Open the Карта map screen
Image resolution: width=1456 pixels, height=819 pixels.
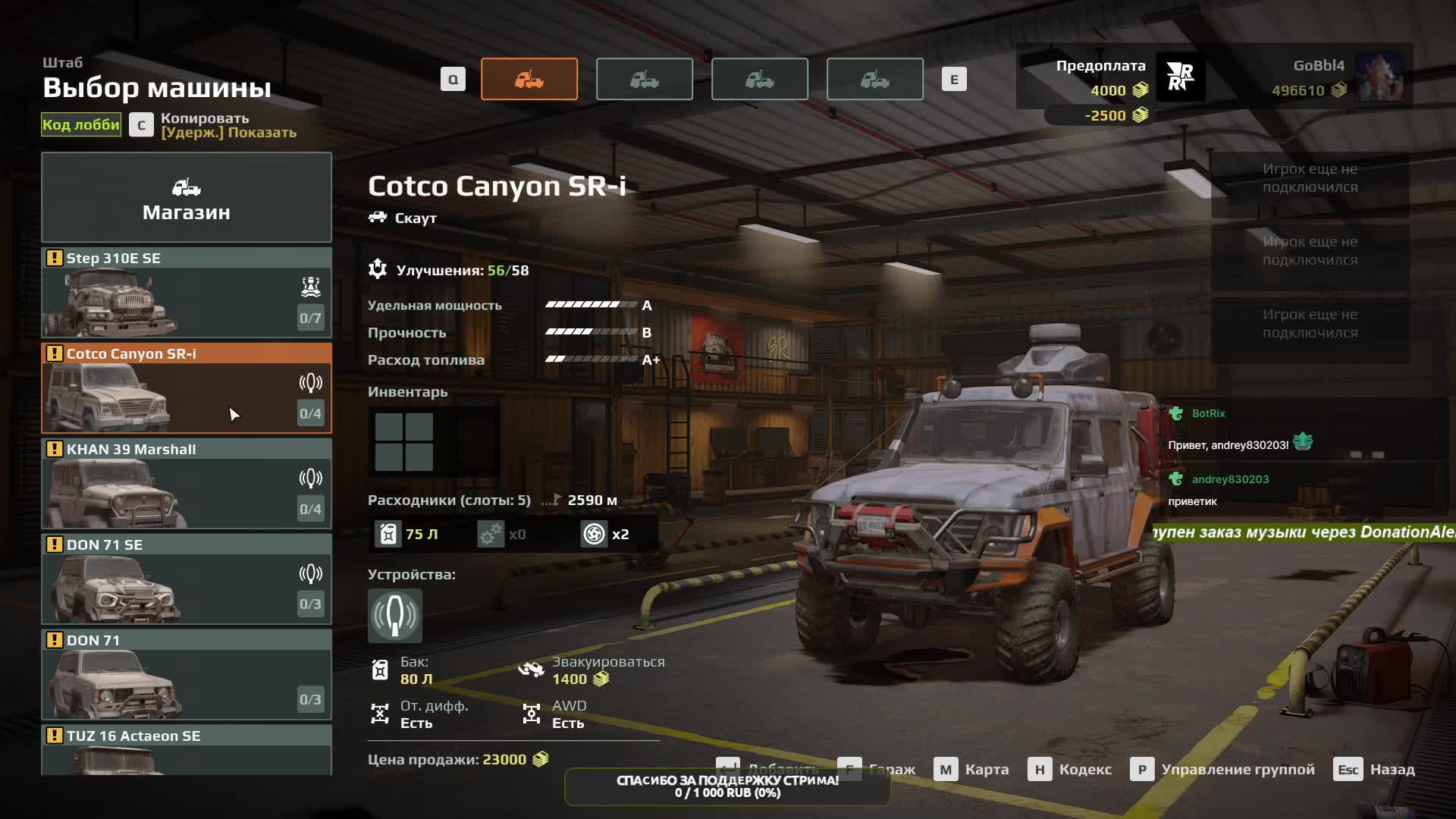(x=972, y=770)
